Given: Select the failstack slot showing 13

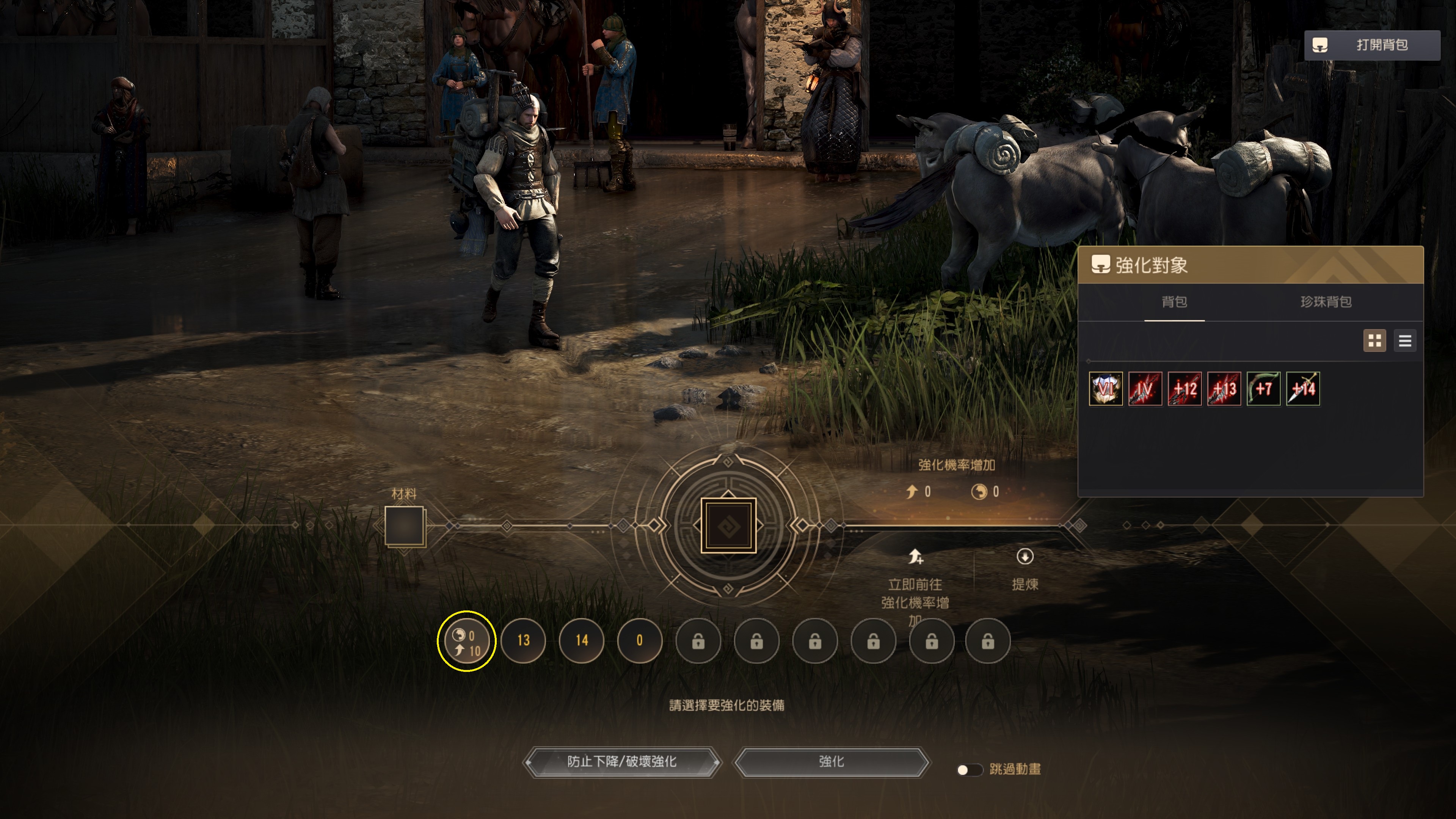Looking at the screenshot, I should 523,640.
